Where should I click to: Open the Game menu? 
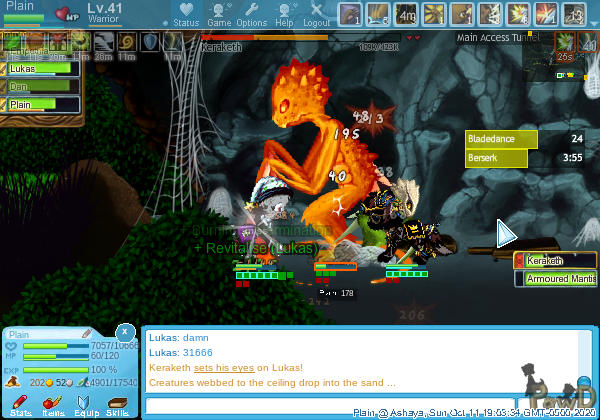click(219, 14)
